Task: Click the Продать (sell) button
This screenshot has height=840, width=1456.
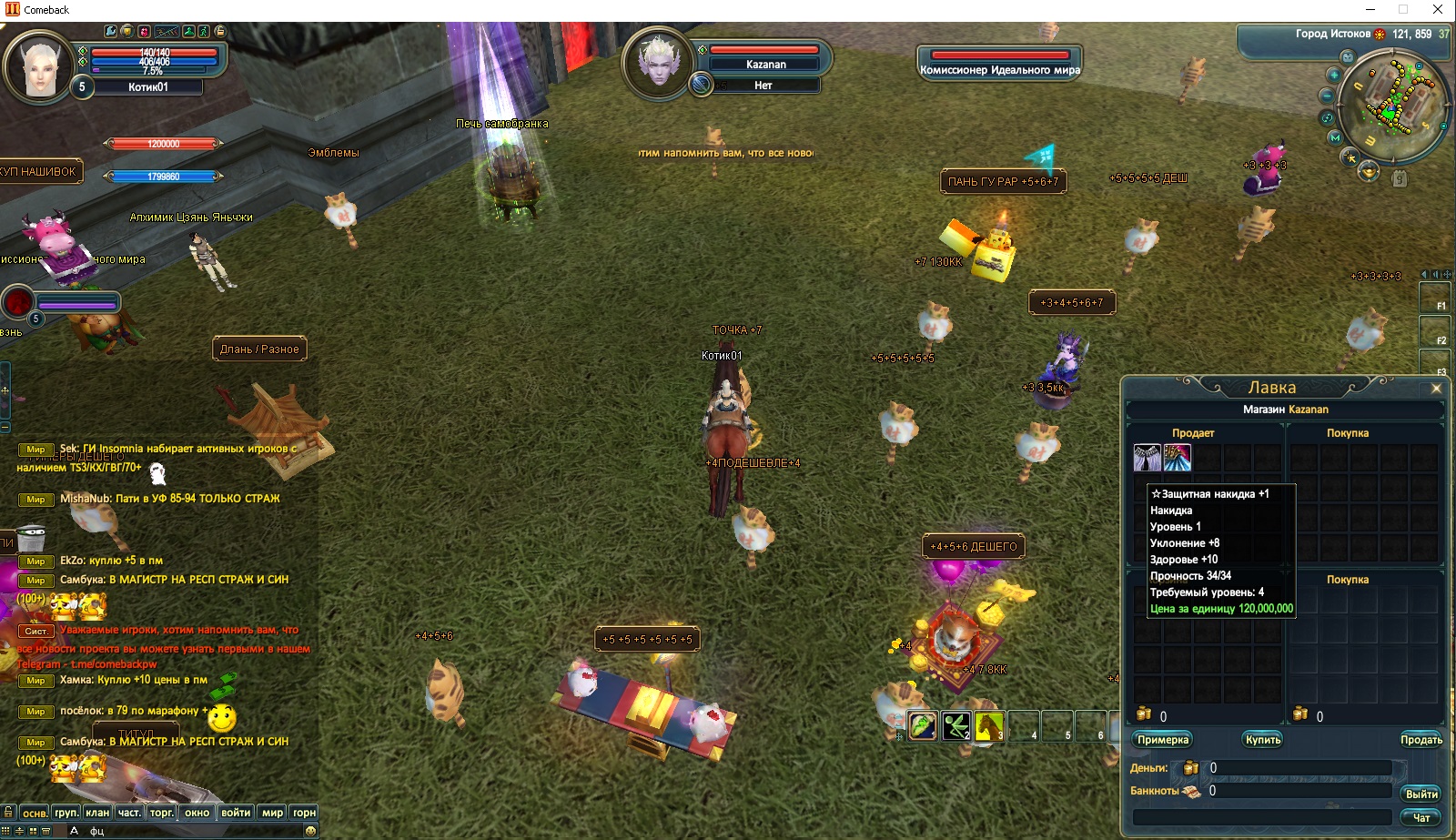Action: pyautogui.click(x=1421, y=740)
